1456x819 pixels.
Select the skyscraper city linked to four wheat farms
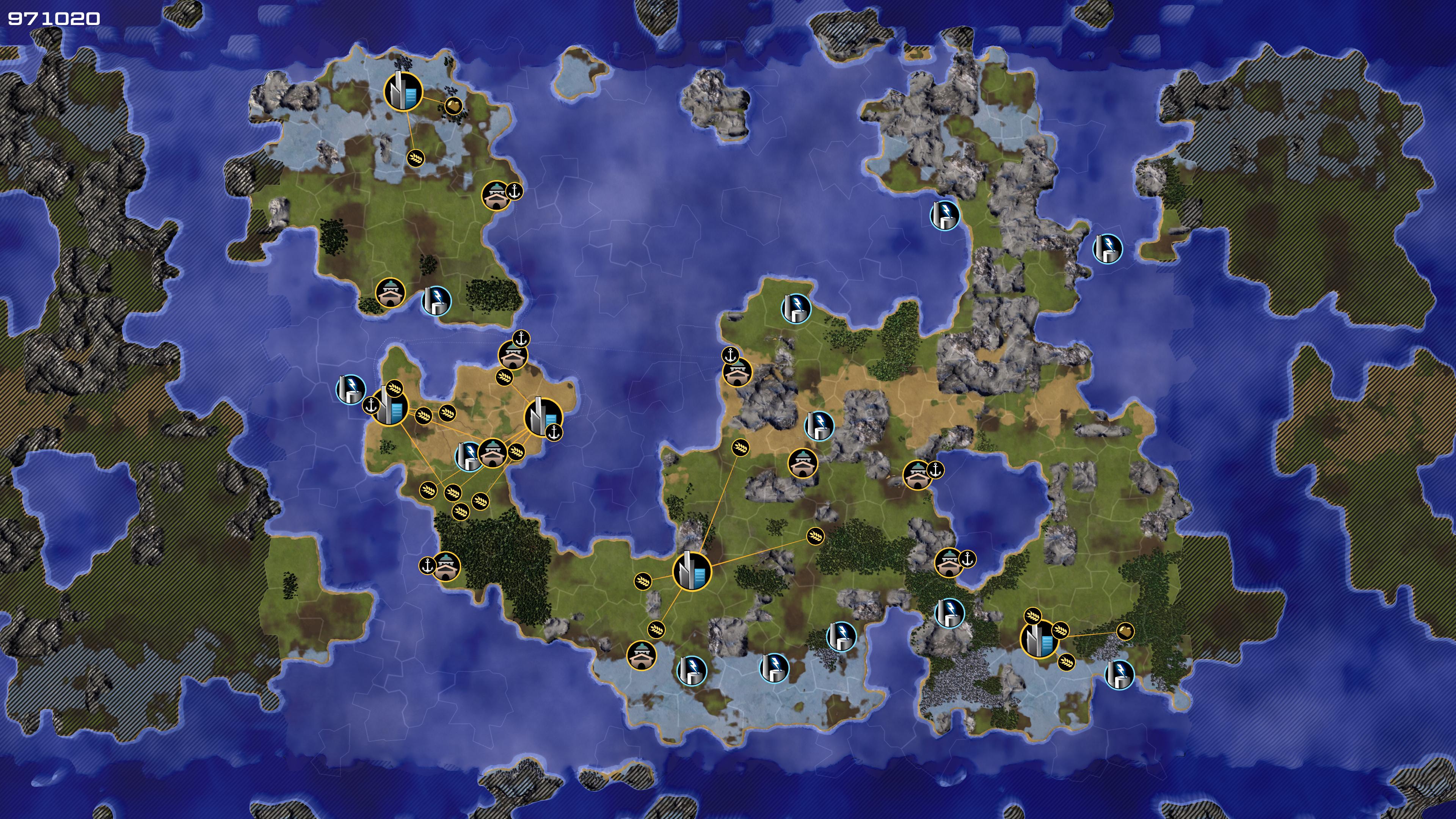(x=691, y=571)
